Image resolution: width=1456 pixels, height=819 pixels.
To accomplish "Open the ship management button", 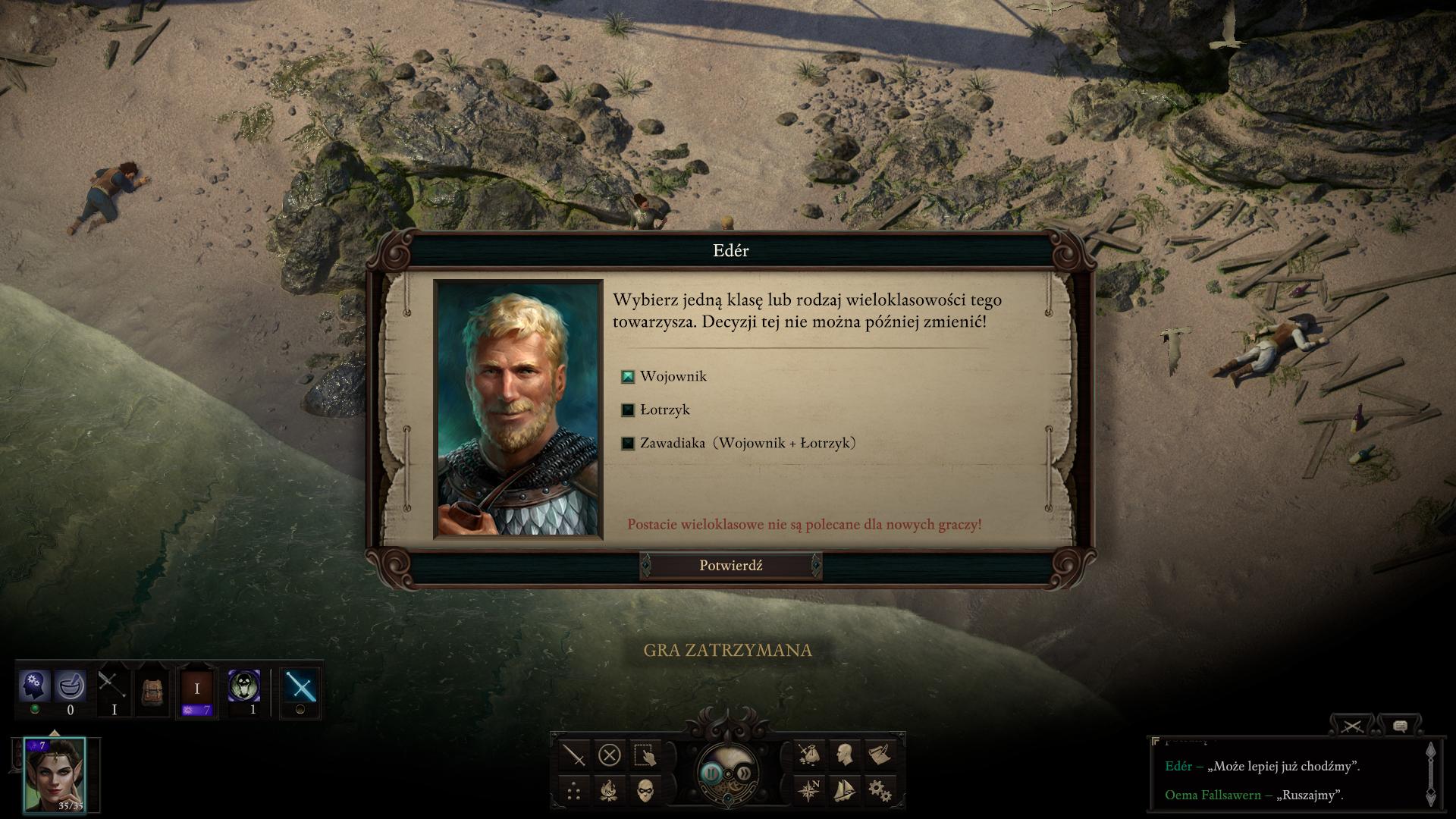I will coord(844,790).
